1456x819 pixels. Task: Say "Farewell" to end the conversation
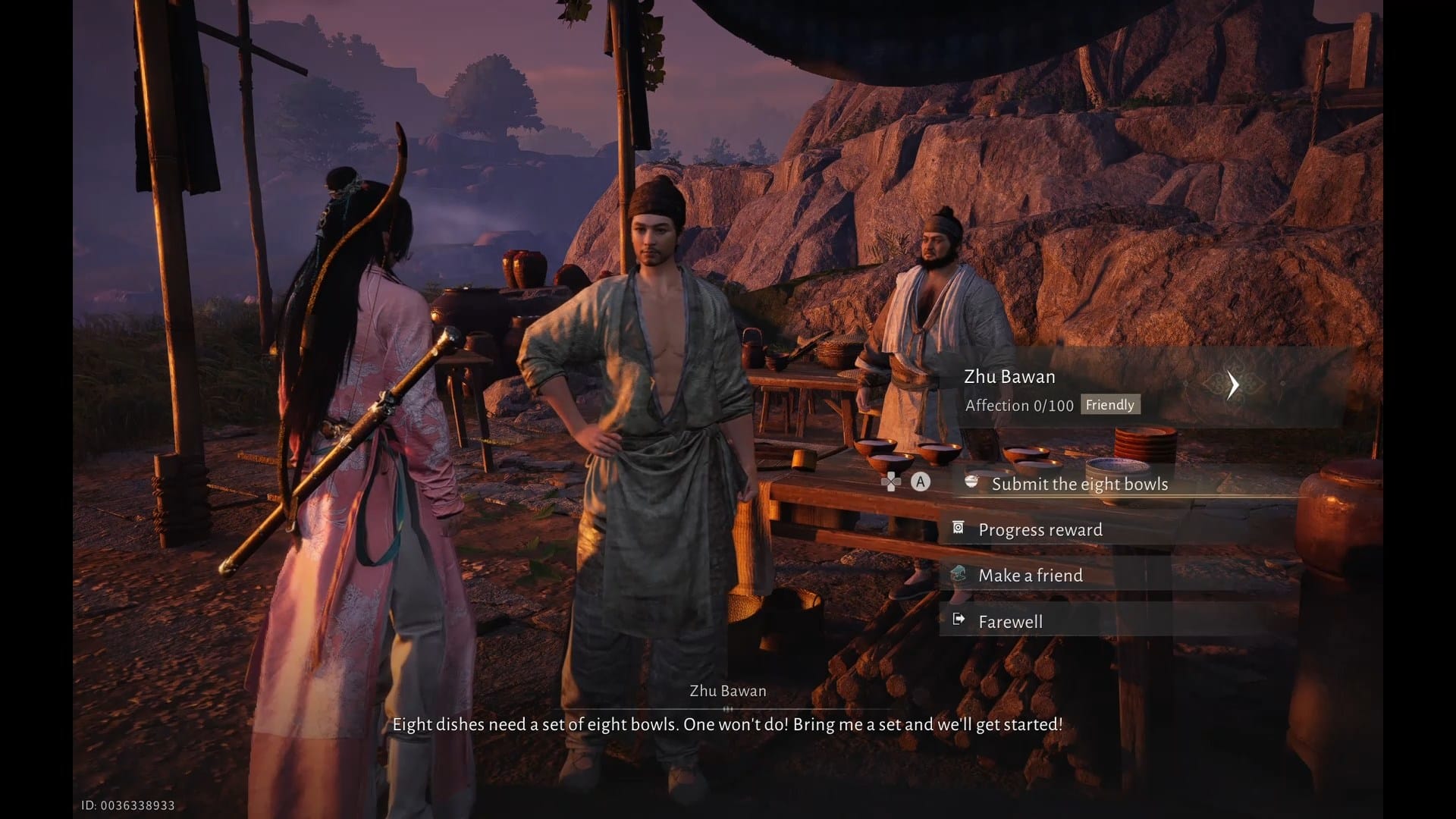[1010, 622]
